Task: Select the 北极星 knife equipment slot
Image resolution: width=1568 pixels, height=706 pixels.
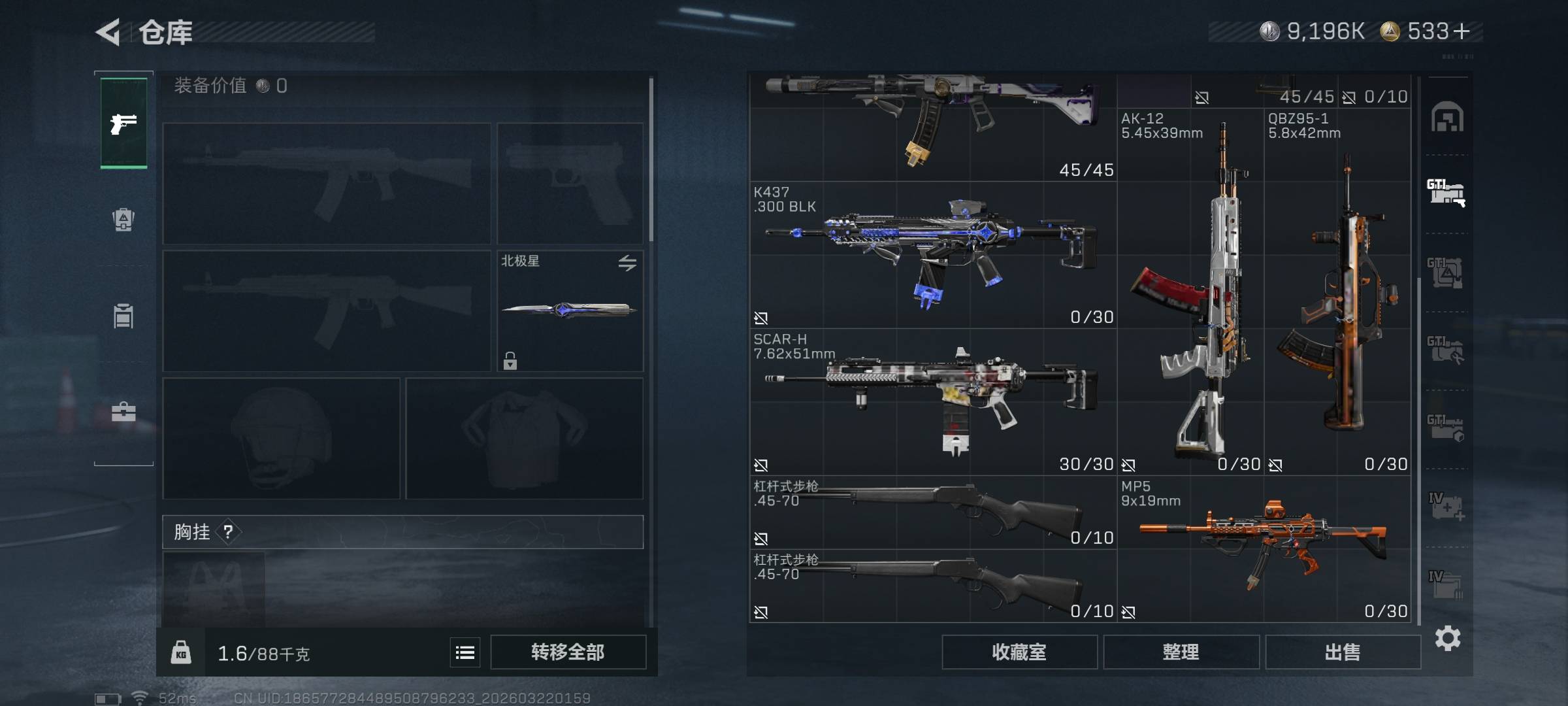Action: [x=570, y=311]
